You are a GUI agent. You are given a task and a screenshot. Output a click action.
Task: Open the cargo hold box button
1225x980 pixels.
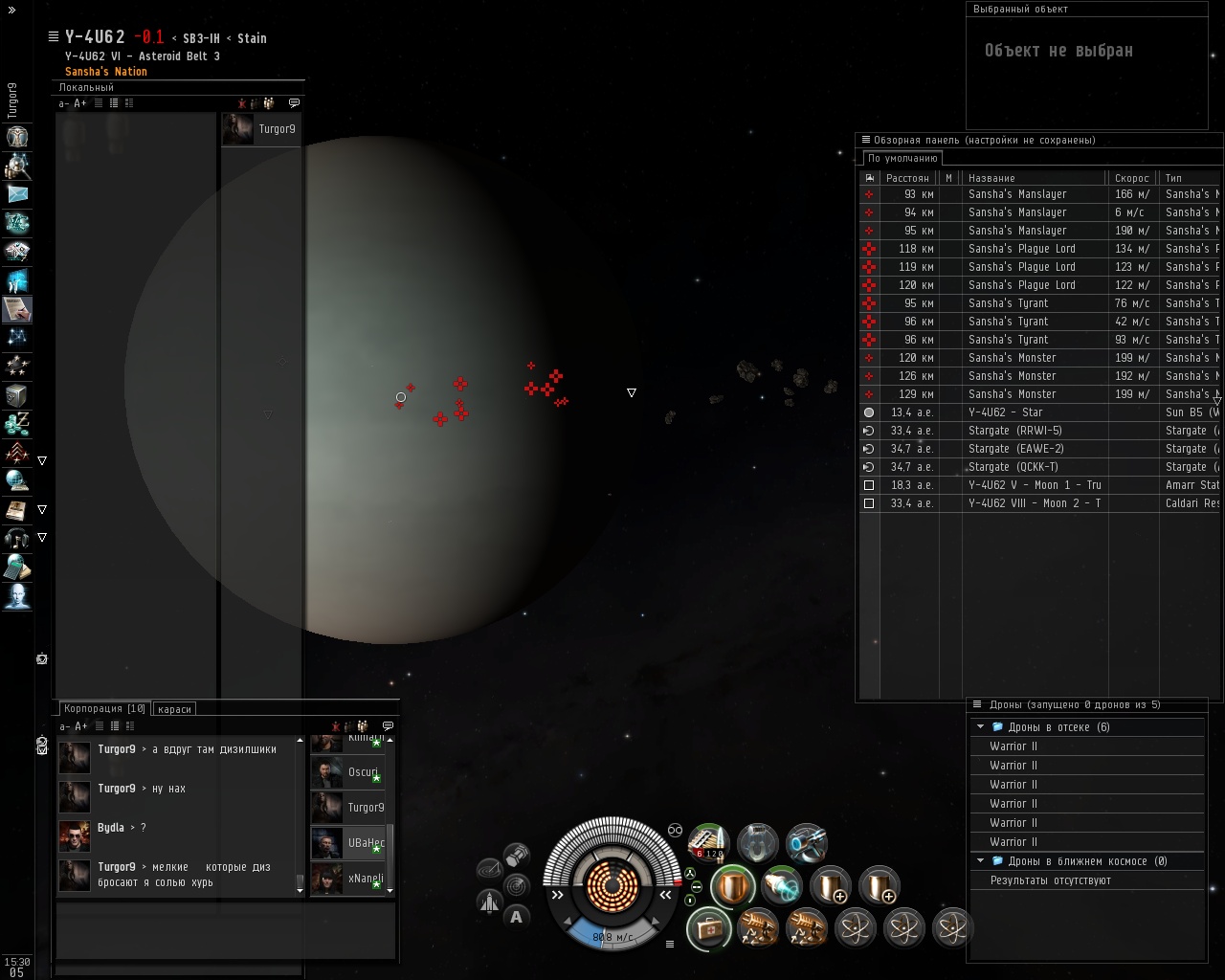click(x=517, y=854)
